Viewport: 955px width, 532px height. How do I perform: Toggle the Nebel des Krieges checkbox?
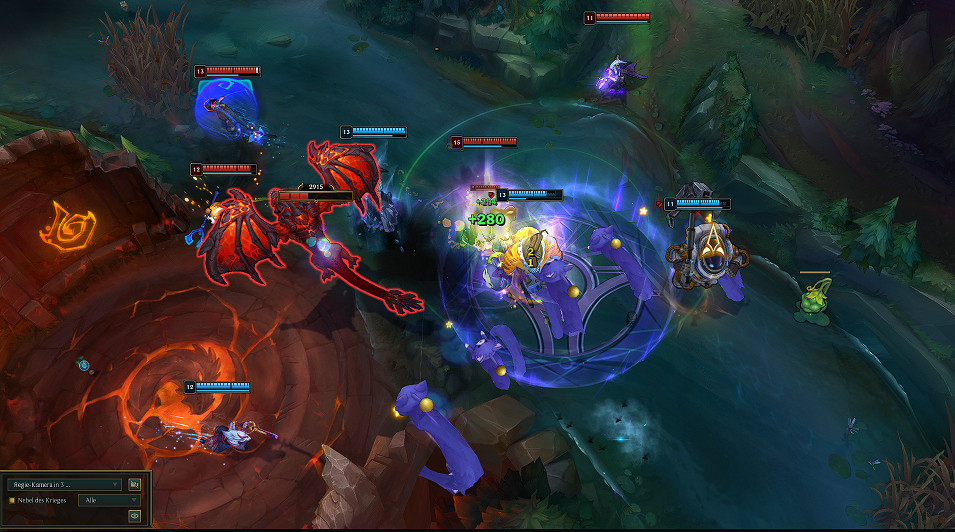(x=12, y=500)
